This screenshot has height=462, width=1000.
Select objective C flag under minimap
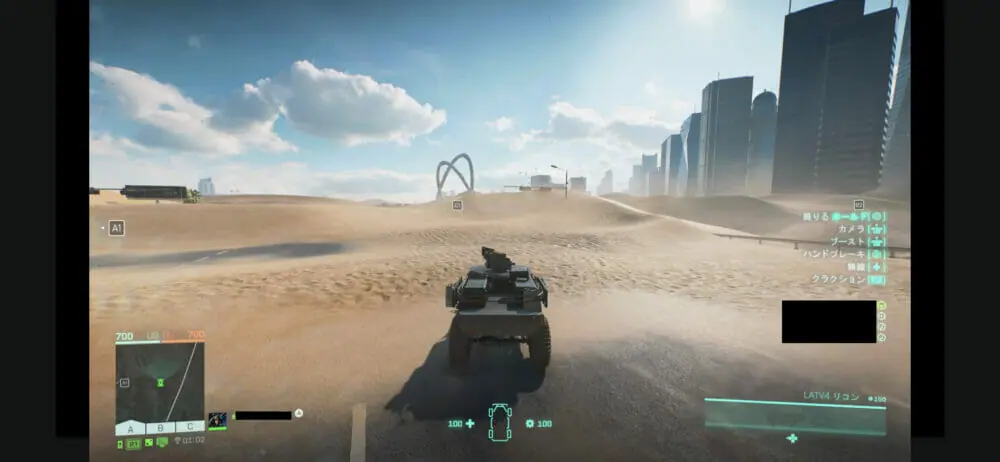[x=189, y=428]
